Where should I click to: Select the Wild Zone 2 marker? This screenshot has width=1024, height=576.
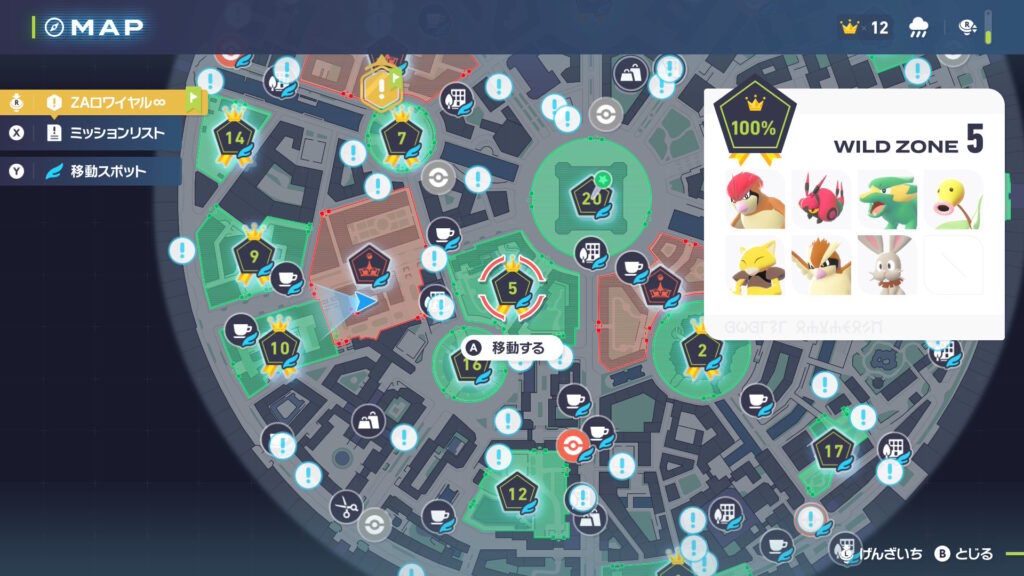click(x=701, y=350)
